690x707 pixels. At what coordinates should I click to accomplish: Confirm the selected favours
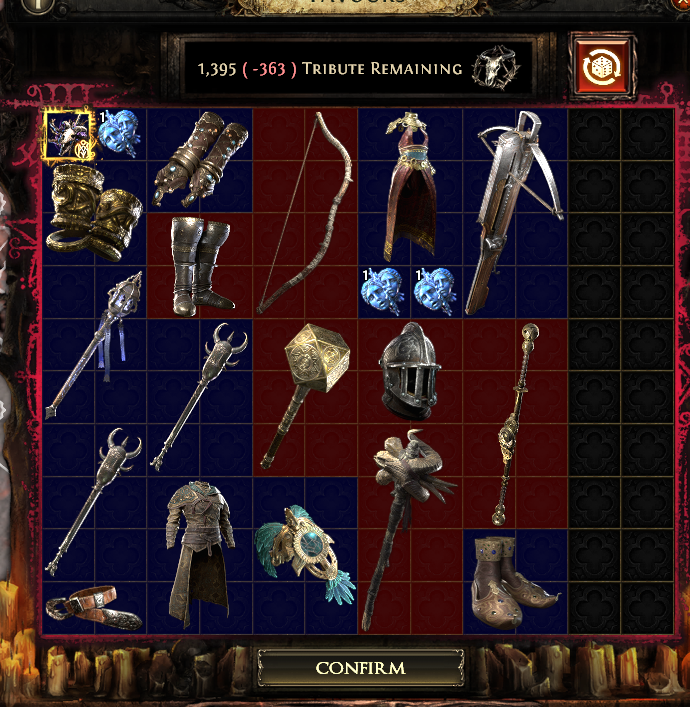coord(360,667)
